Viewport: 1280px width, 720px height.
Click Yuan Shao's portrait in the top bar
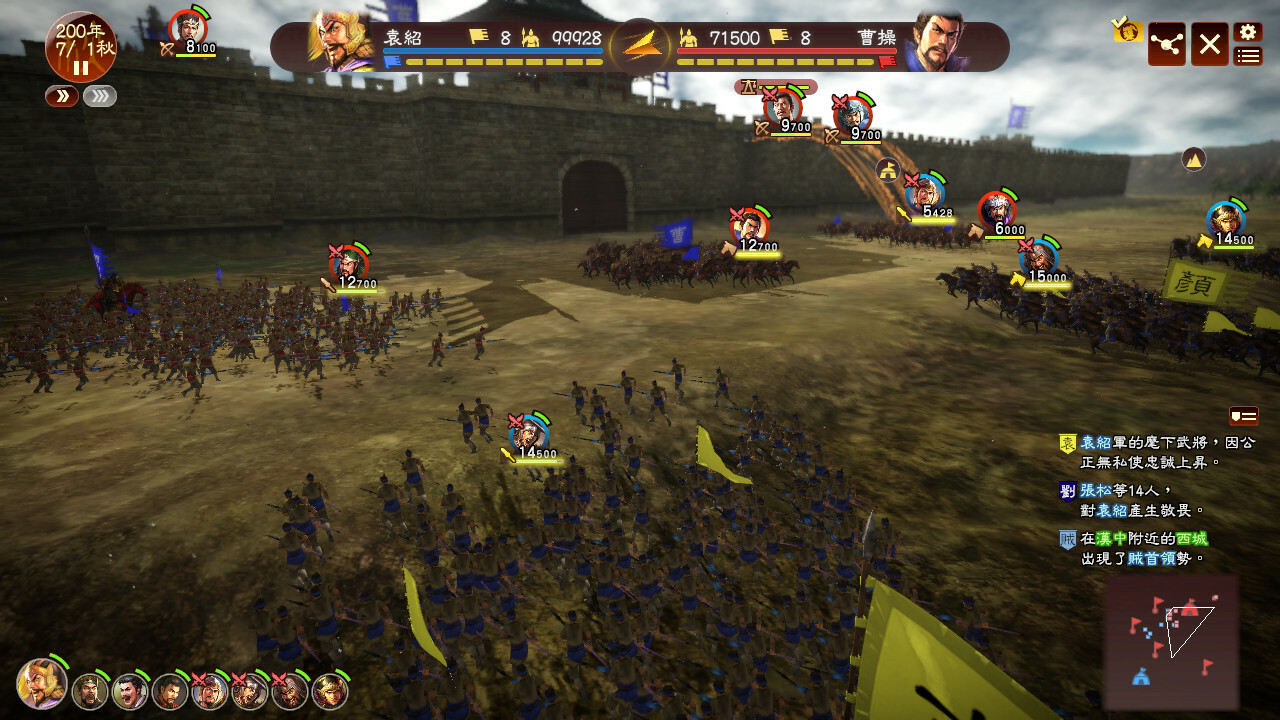343,43
